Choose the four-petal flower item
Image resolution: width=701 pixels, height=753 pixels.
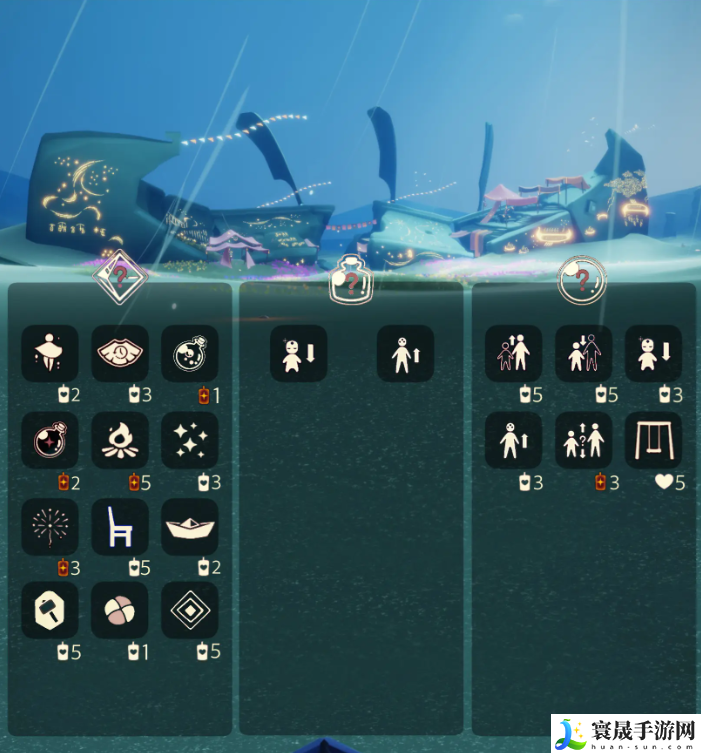coord(120,611)
